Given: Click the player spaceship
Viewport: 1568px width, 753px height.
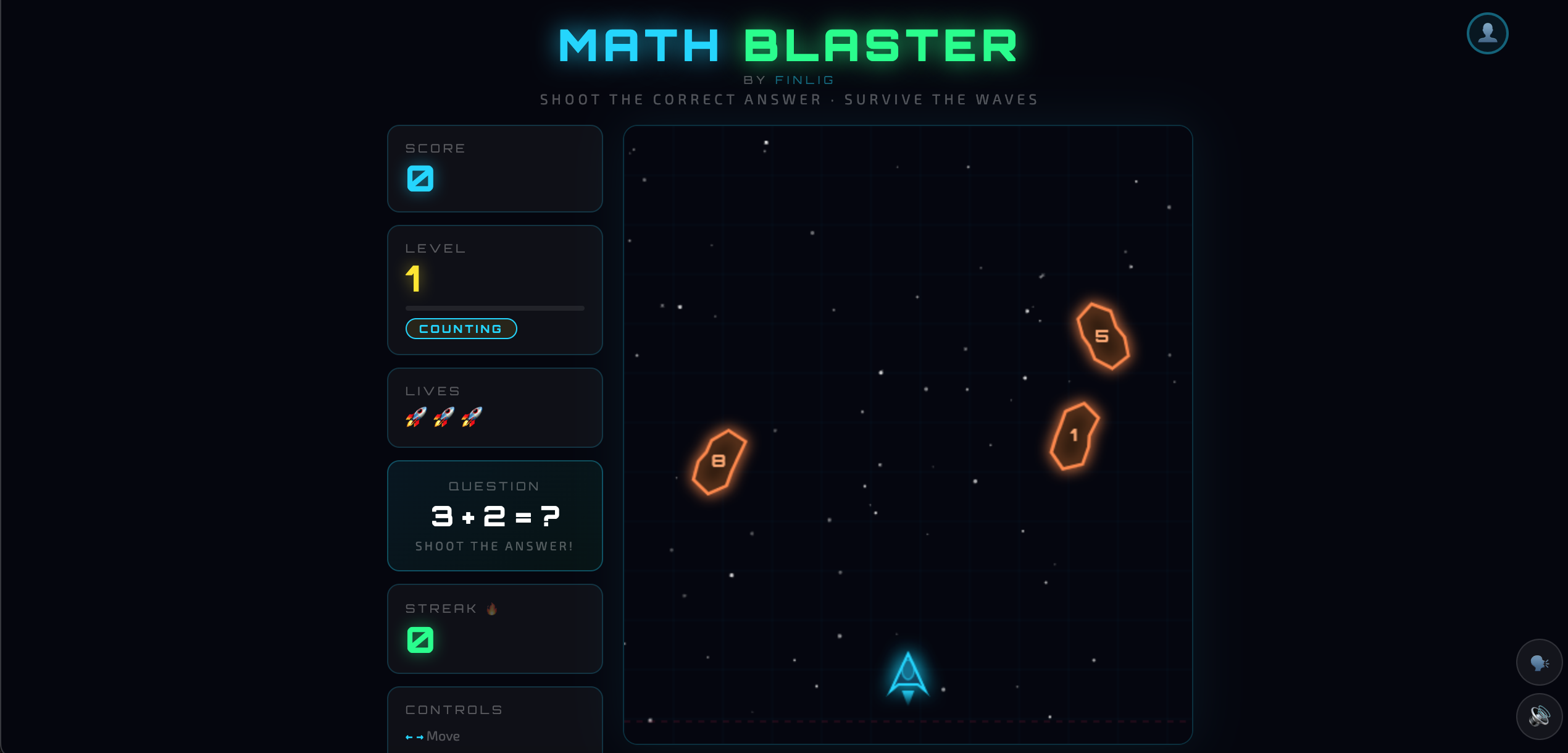Looking at the screenshot, I should point(907,676).
